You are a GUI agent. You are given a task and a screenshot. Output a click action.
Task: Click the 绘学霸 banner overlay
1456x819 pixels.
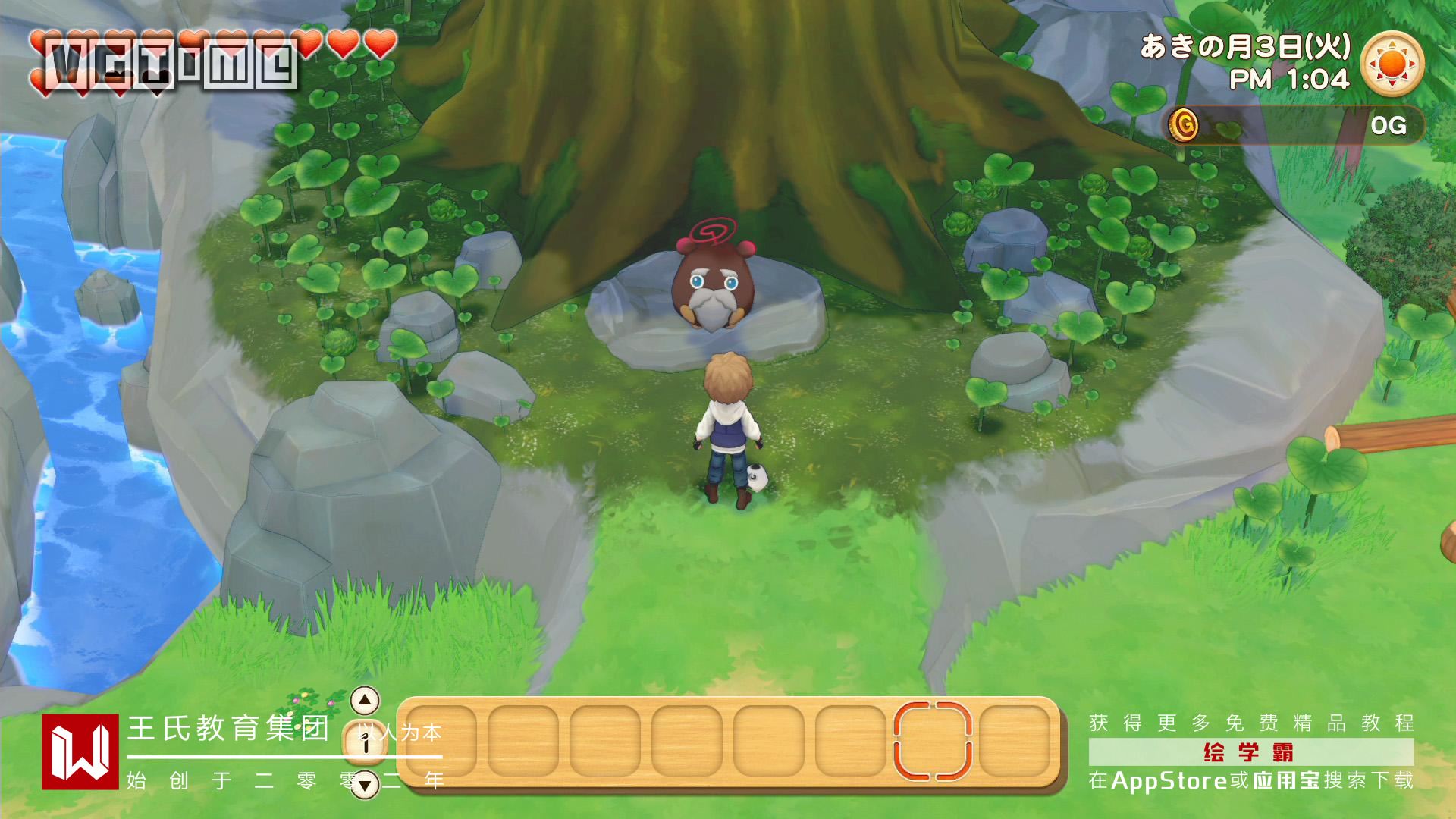[x=1250, y=752]
